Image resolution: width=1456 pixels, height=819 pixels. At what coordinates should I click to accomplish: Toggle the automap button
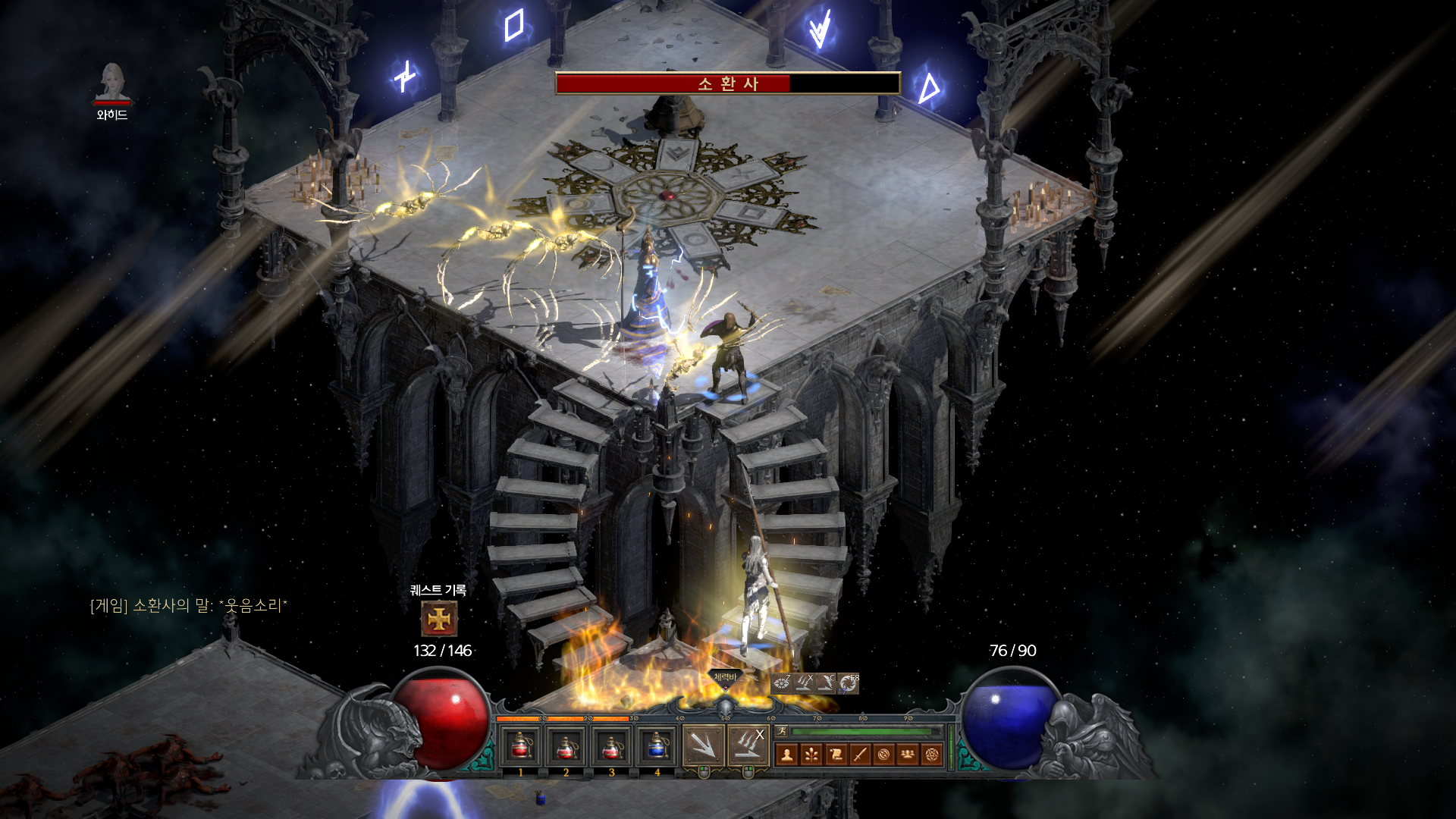(x=883, y=755)
